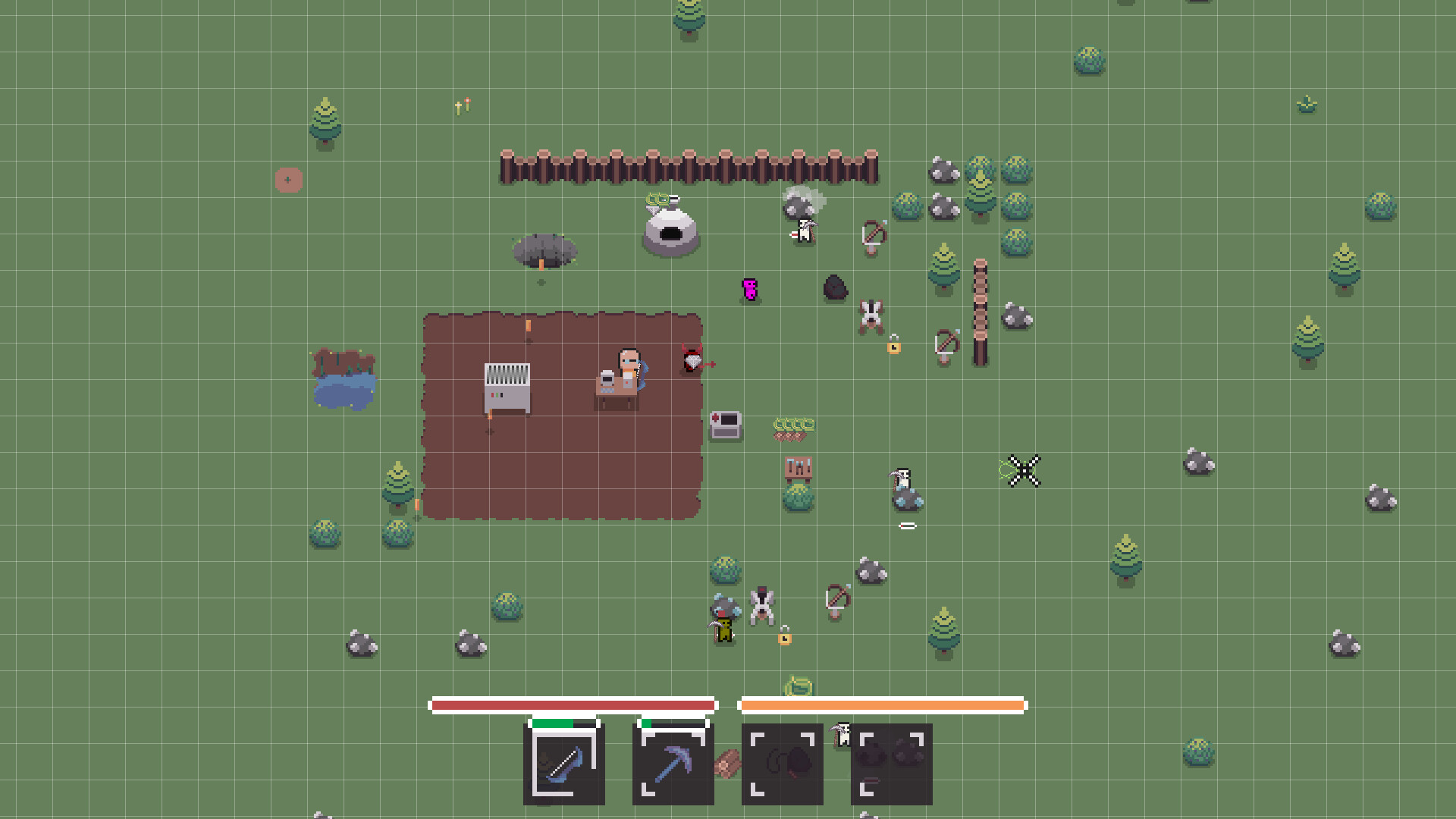Click the pink creature near the field
Viewport: 1456px width, 819px height.
click(x=748, y=290)
